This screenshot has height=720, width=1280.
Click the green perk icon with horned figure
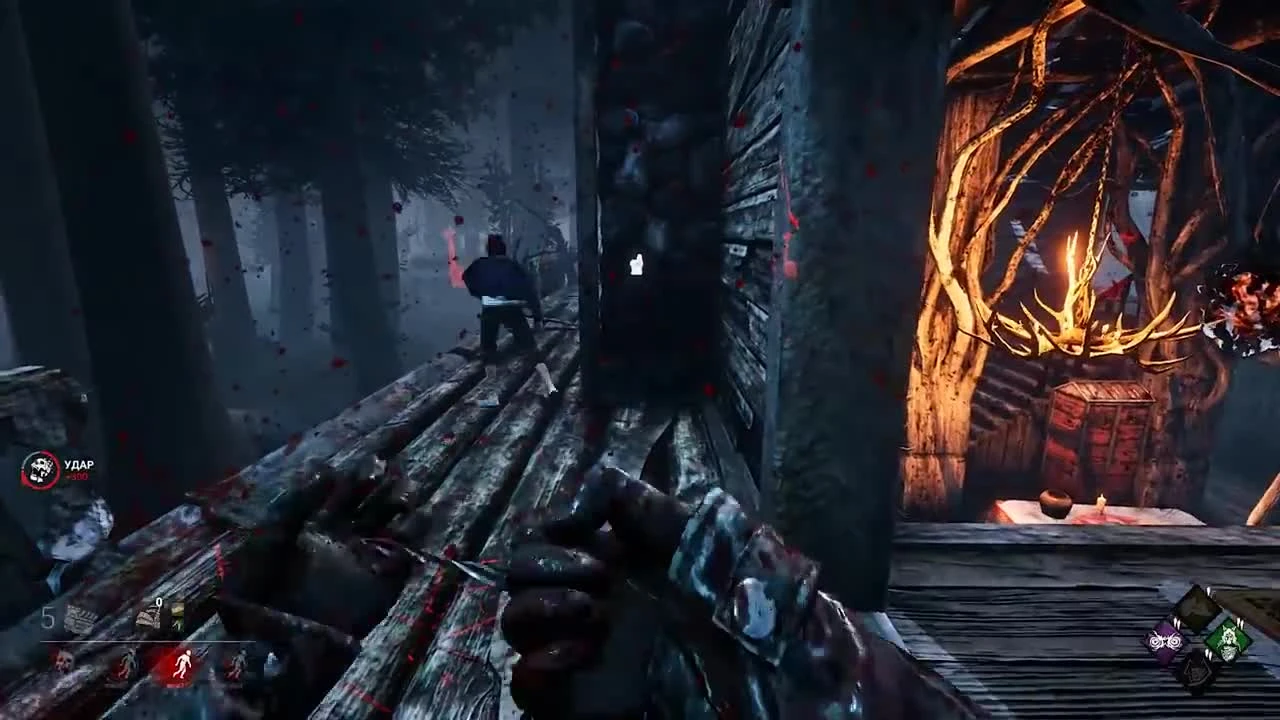pyautogui.click(x=1230, y=642)
